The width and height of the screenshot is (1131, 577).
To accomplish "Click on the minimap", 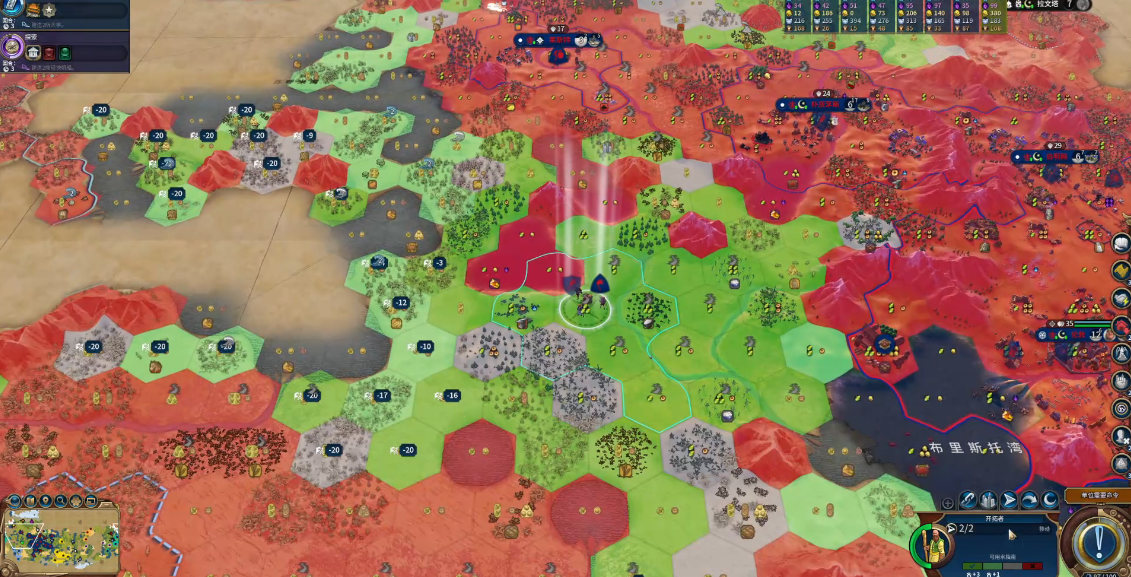I will coord(62,540).
